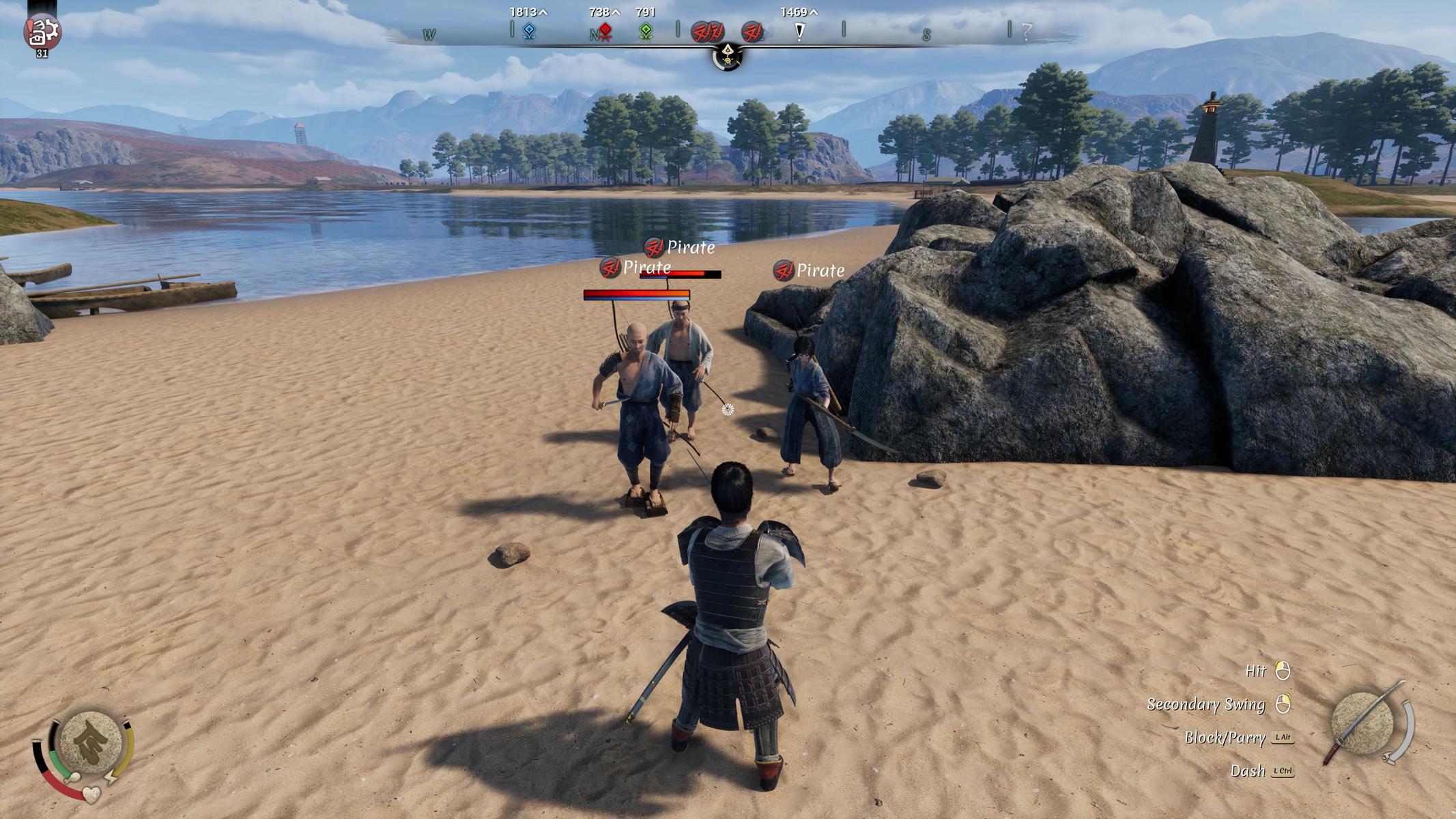
Task: Open the notification icon showing 31
Action: coord(42,32)
